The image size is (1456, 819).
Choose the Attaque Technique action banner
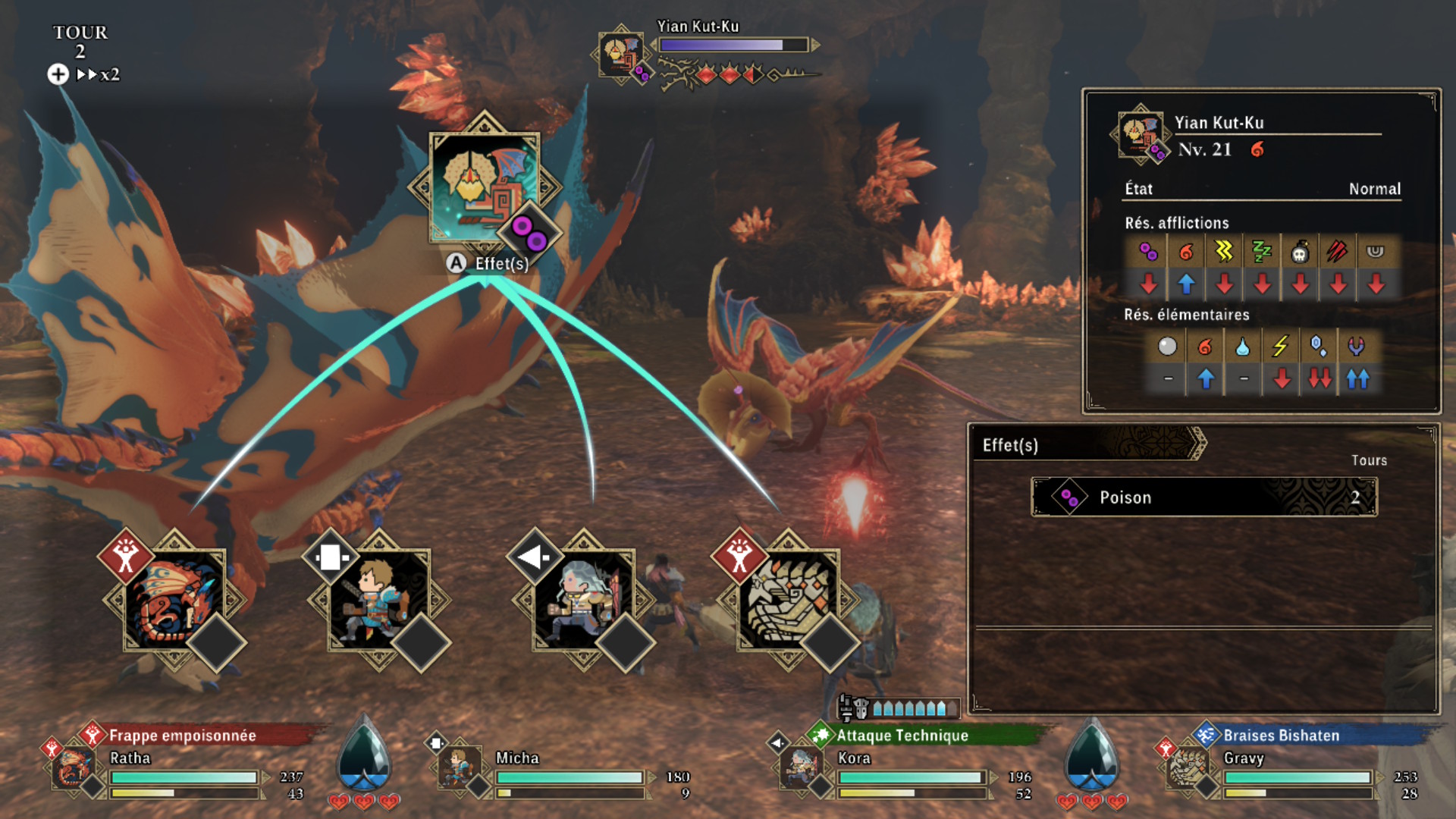(x=902, y=735)
